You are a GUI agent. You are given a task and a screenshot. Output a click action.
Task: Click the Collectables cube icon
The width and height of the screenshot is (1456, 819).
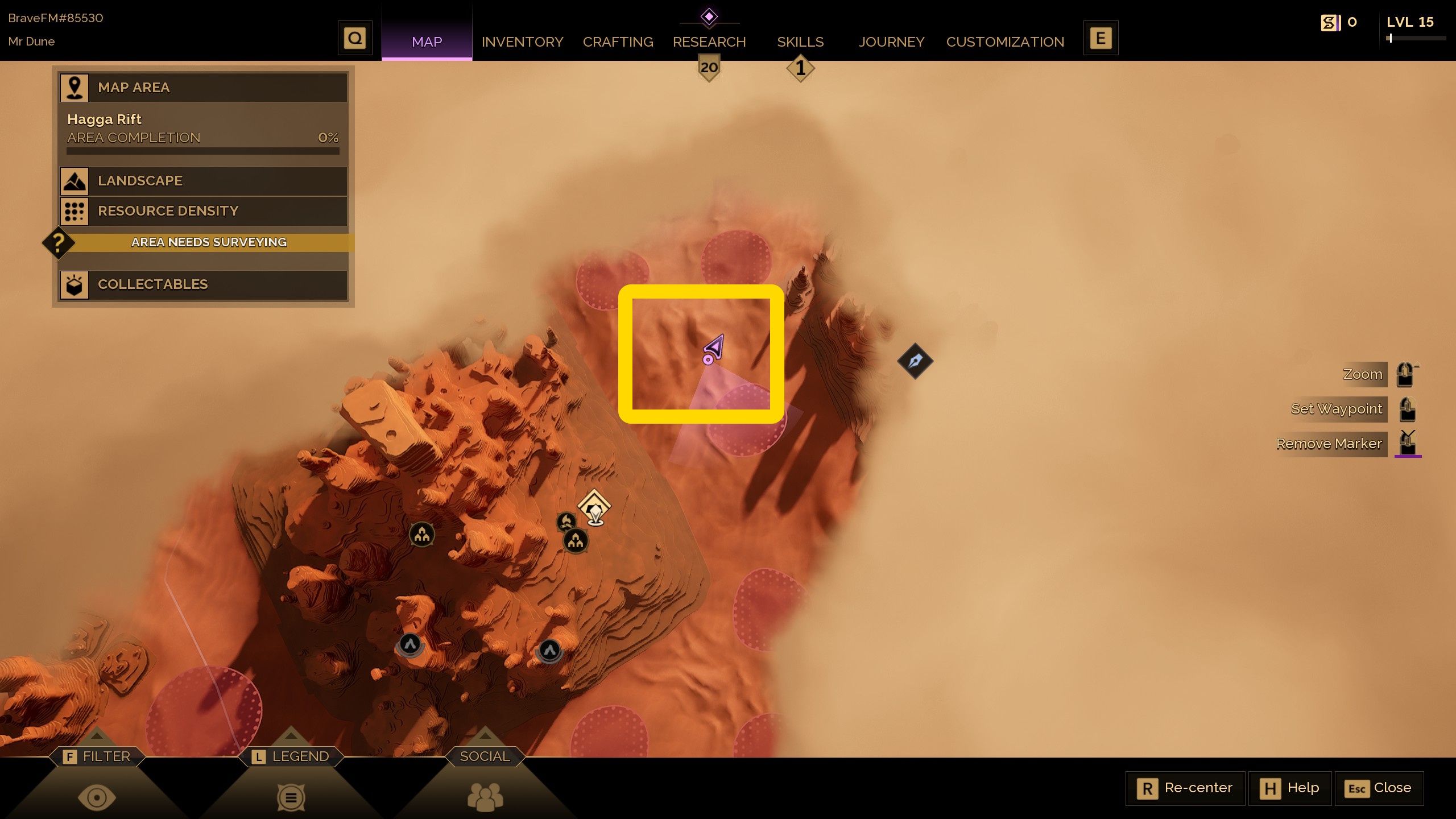[73, 284]
